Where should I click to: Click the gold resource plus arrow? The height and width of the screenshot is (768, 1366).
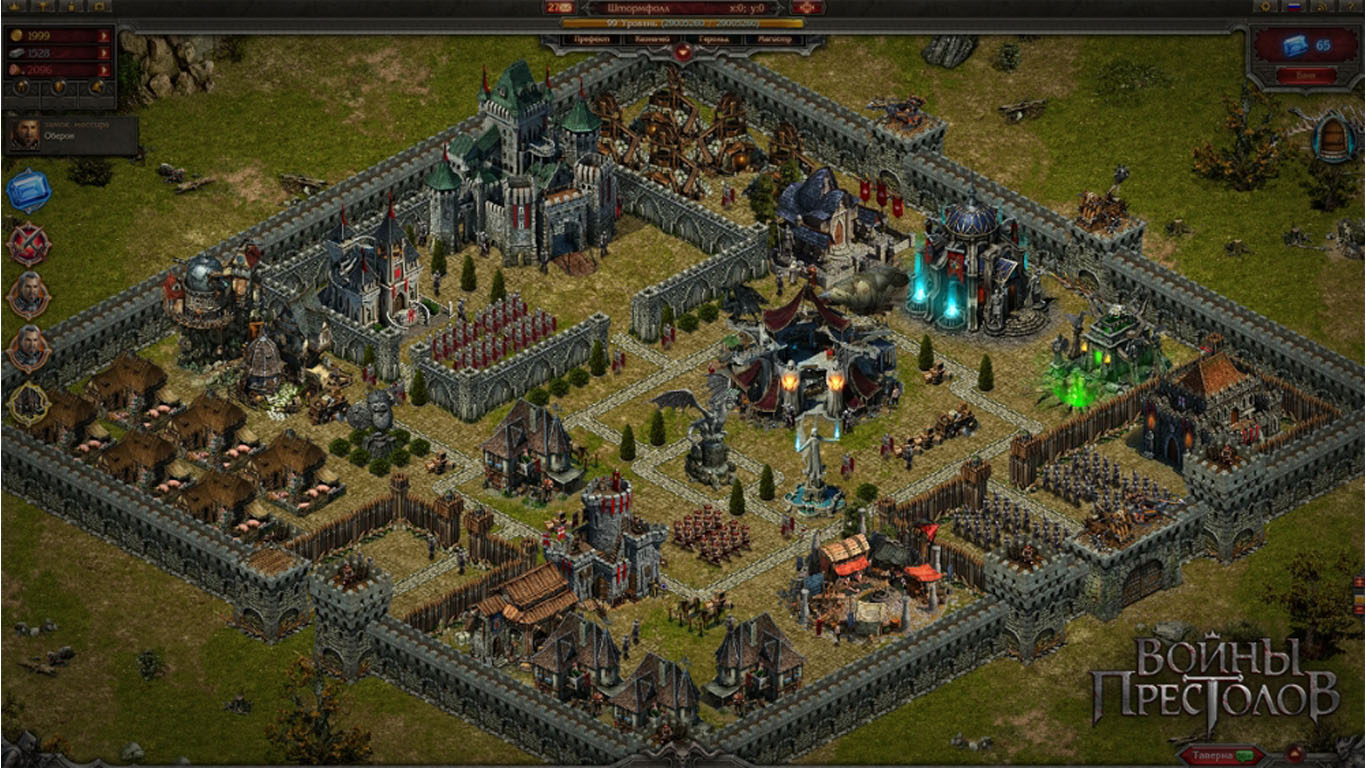click(x=104, y=36)
